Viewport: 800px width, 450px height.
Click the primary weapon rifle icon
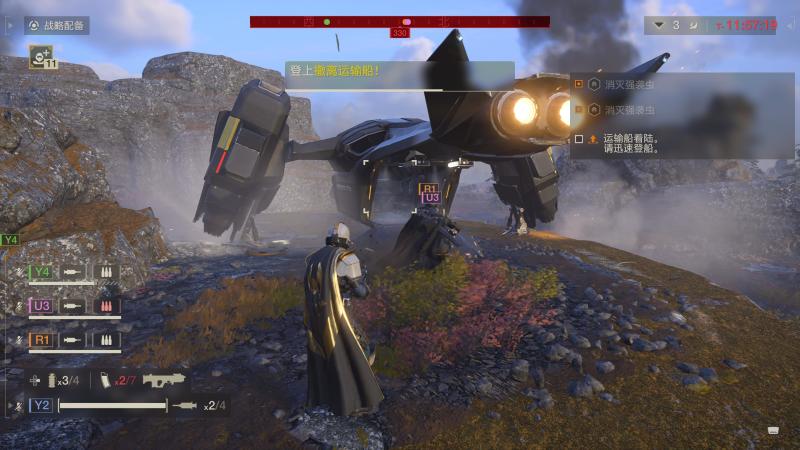point(163,380)
